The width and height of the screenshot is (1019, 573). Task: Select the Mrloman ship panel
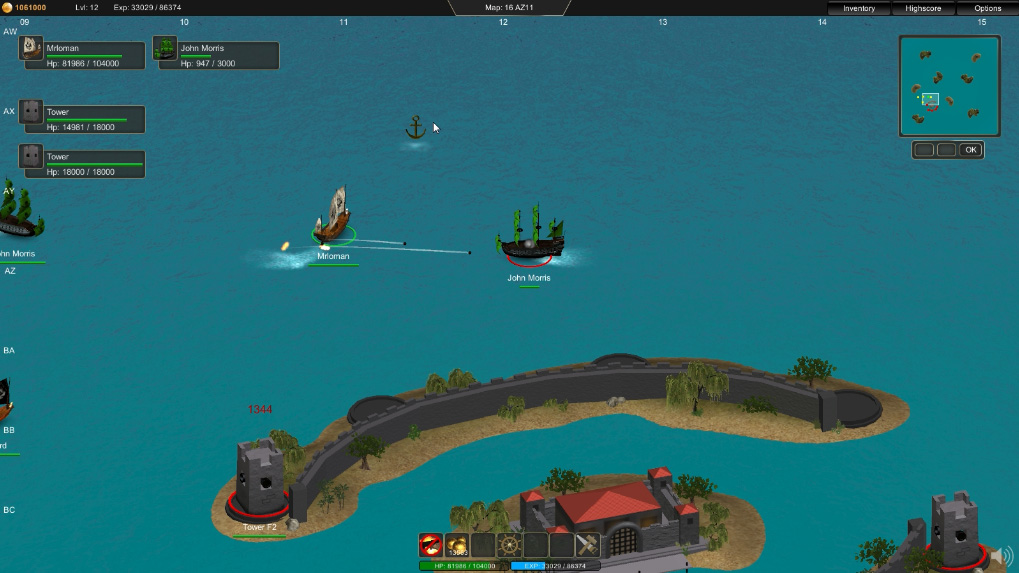pyautogui.click(x=83, y=55)
